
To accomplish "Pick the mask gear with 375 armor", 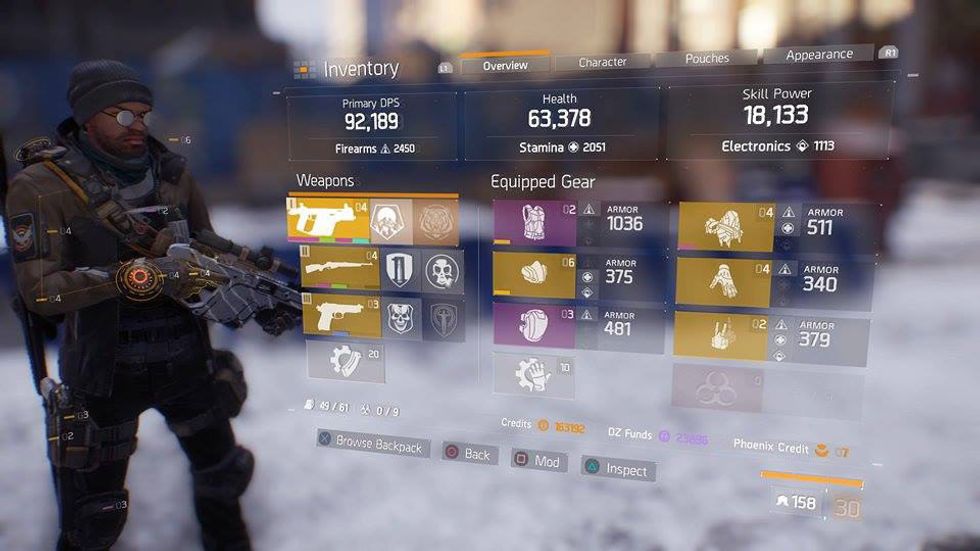I will [534, 275].
